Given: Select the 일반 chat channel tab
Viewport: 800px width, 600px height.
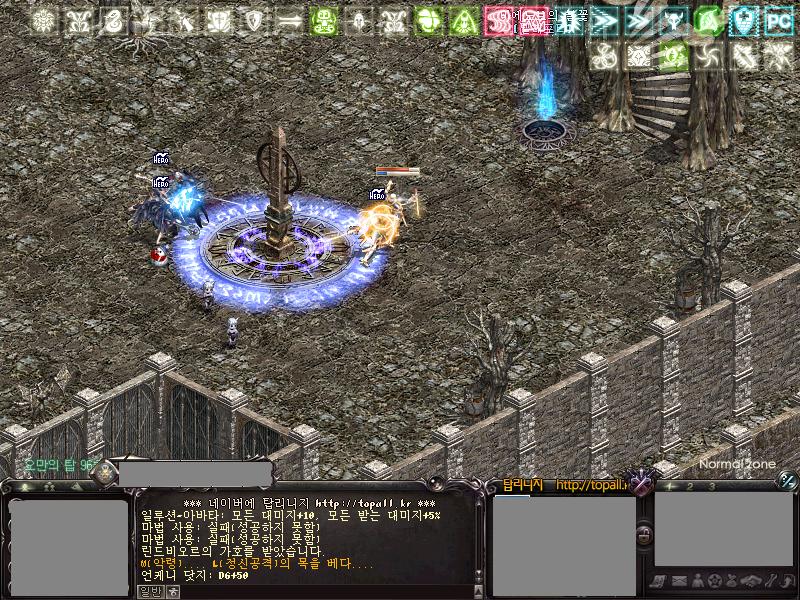Looking at the screenshot, I should 149,591.
